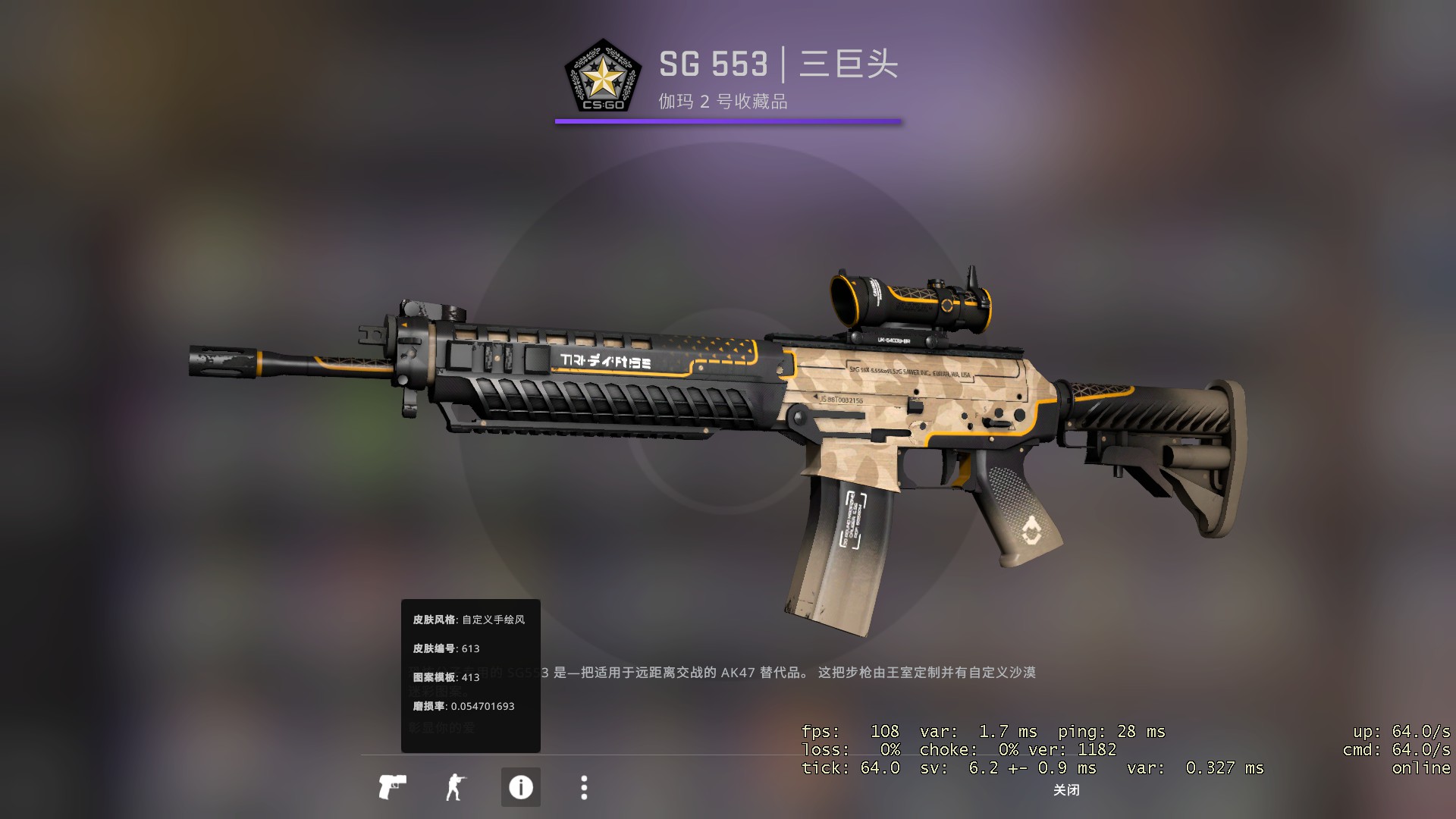The image size is (1456, 819).
Task: Toggle the skin info panel icon
Action: tap(520, 787)
